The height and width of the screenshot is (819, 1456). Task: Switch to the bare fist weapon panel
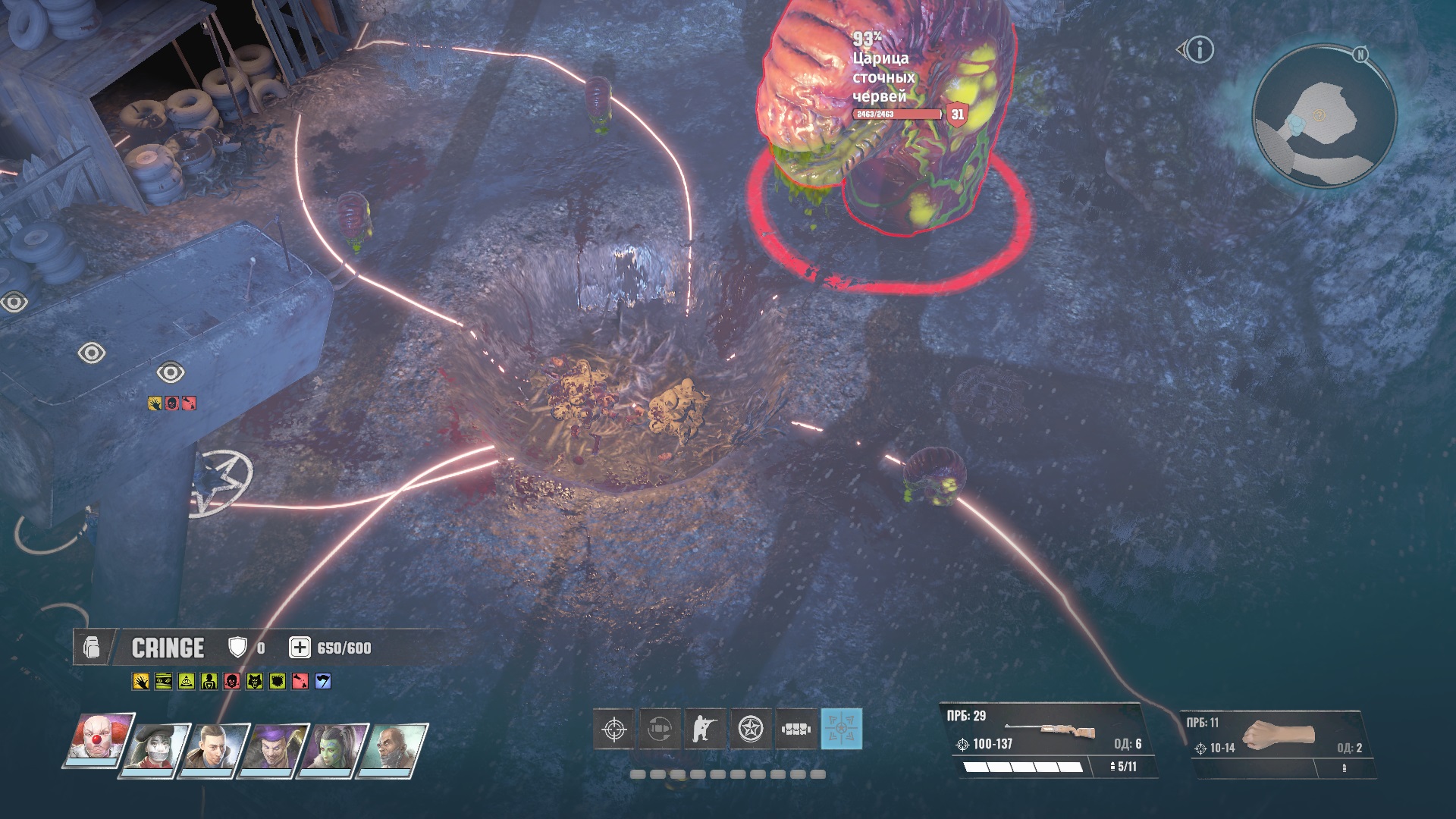tap(1282, 743)
